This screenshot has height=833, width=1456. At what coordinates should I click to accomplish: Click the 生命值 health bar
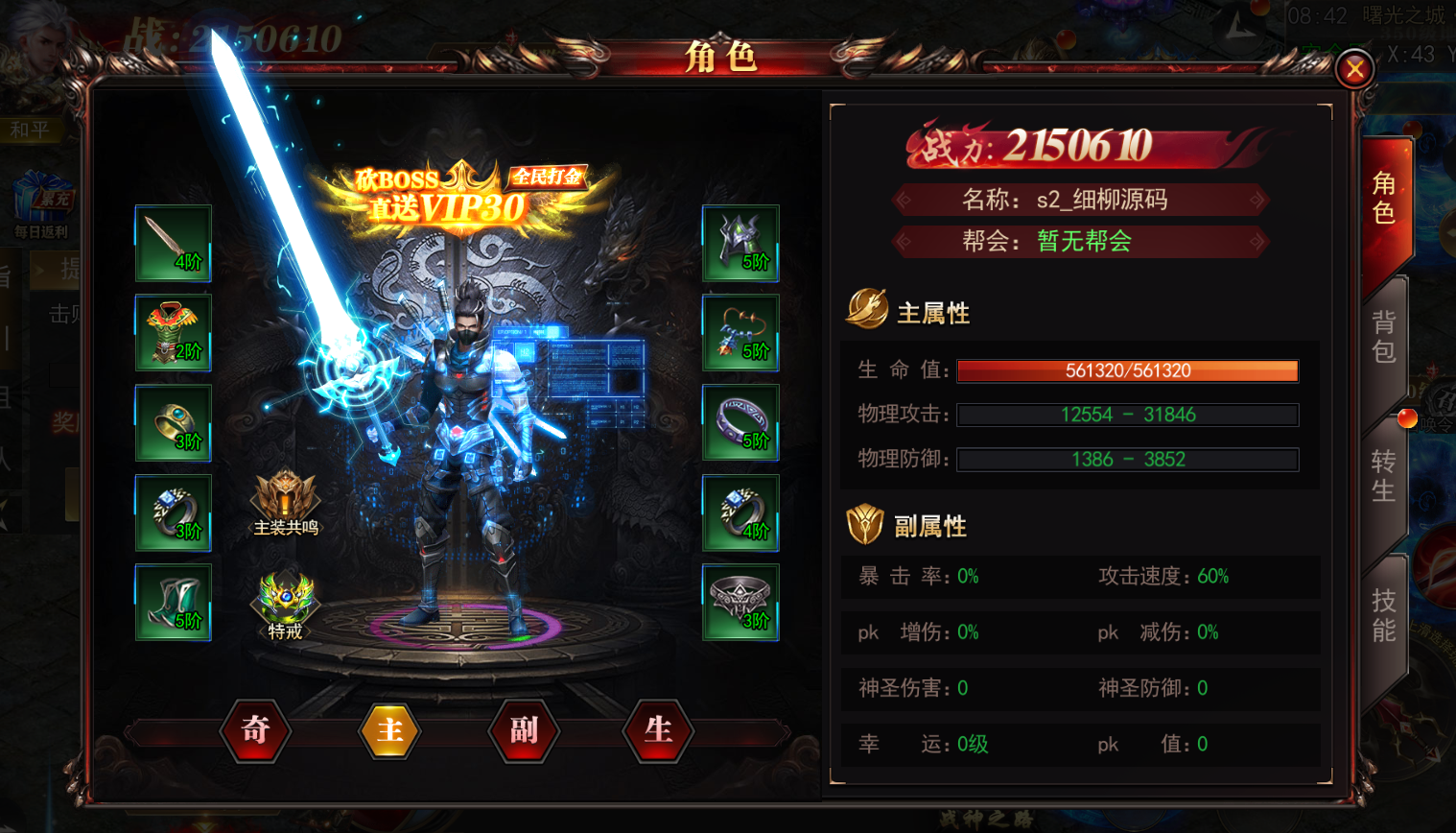1128,371
